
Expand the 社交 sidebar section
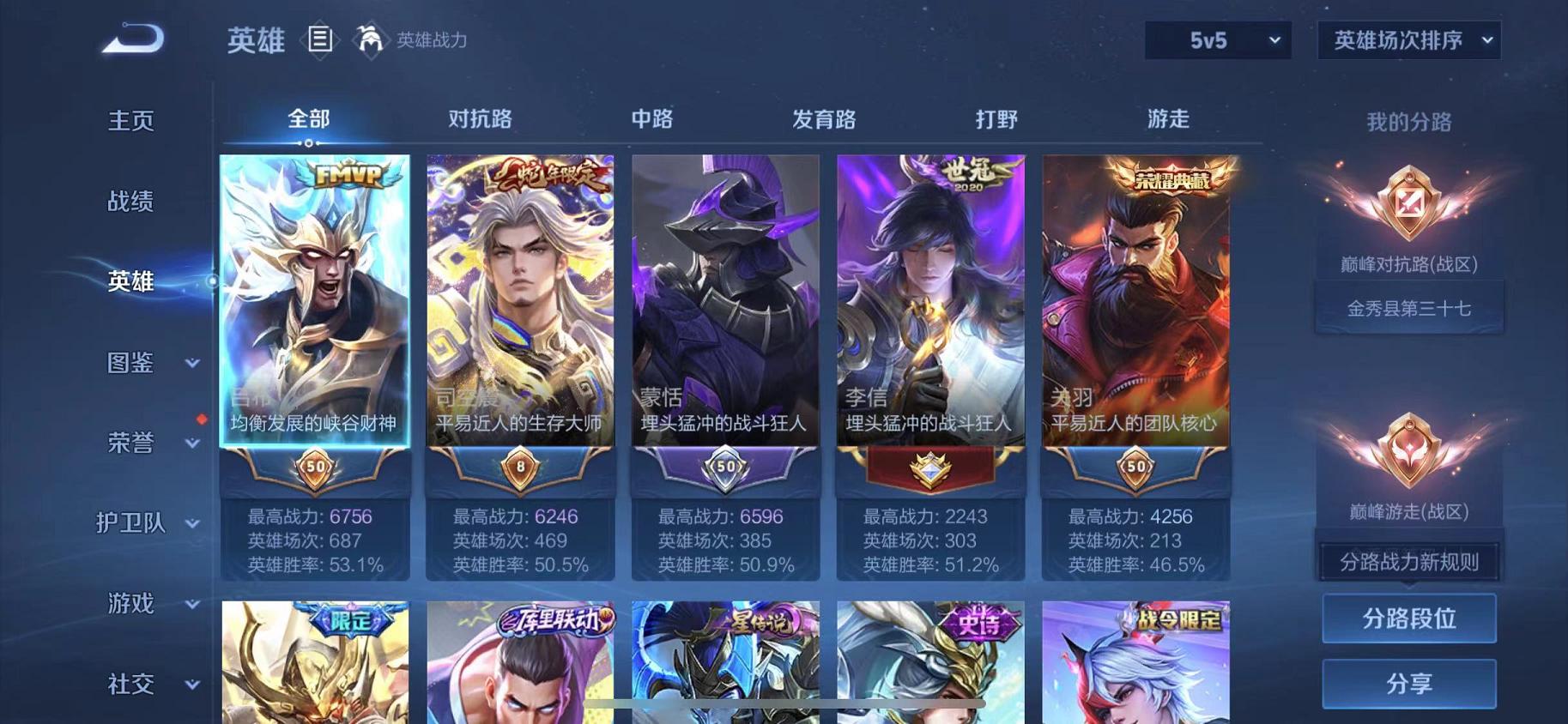133,684
